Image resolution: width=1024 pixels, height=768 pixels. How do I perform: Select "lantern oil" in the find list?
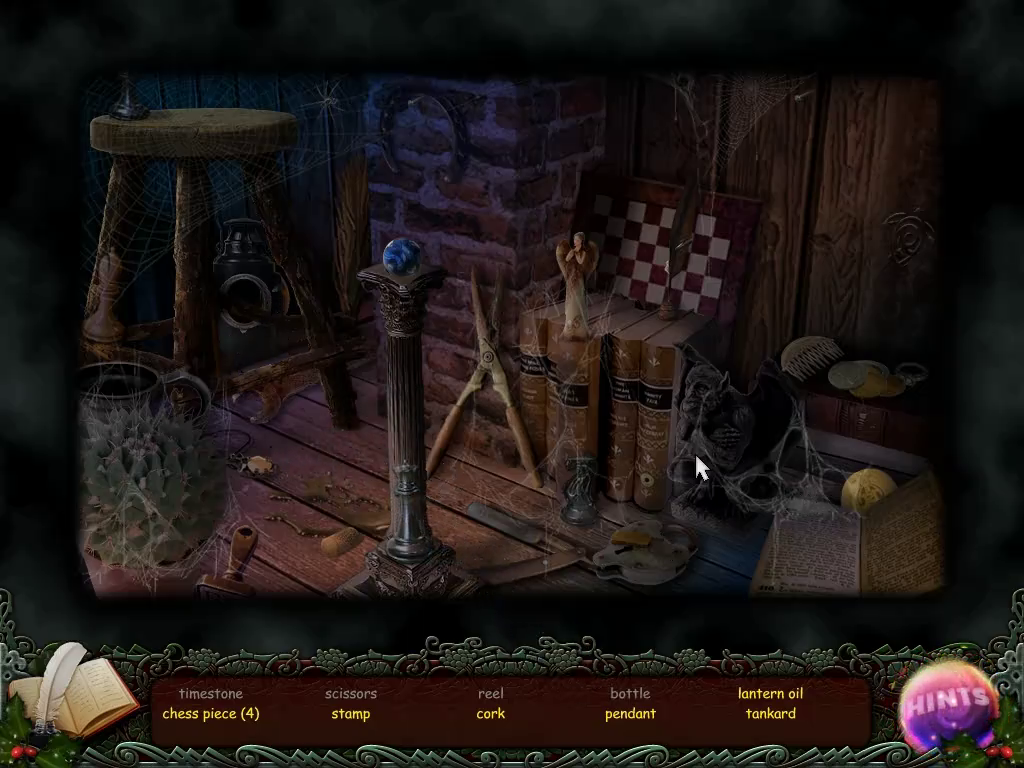tap(771, 693)
